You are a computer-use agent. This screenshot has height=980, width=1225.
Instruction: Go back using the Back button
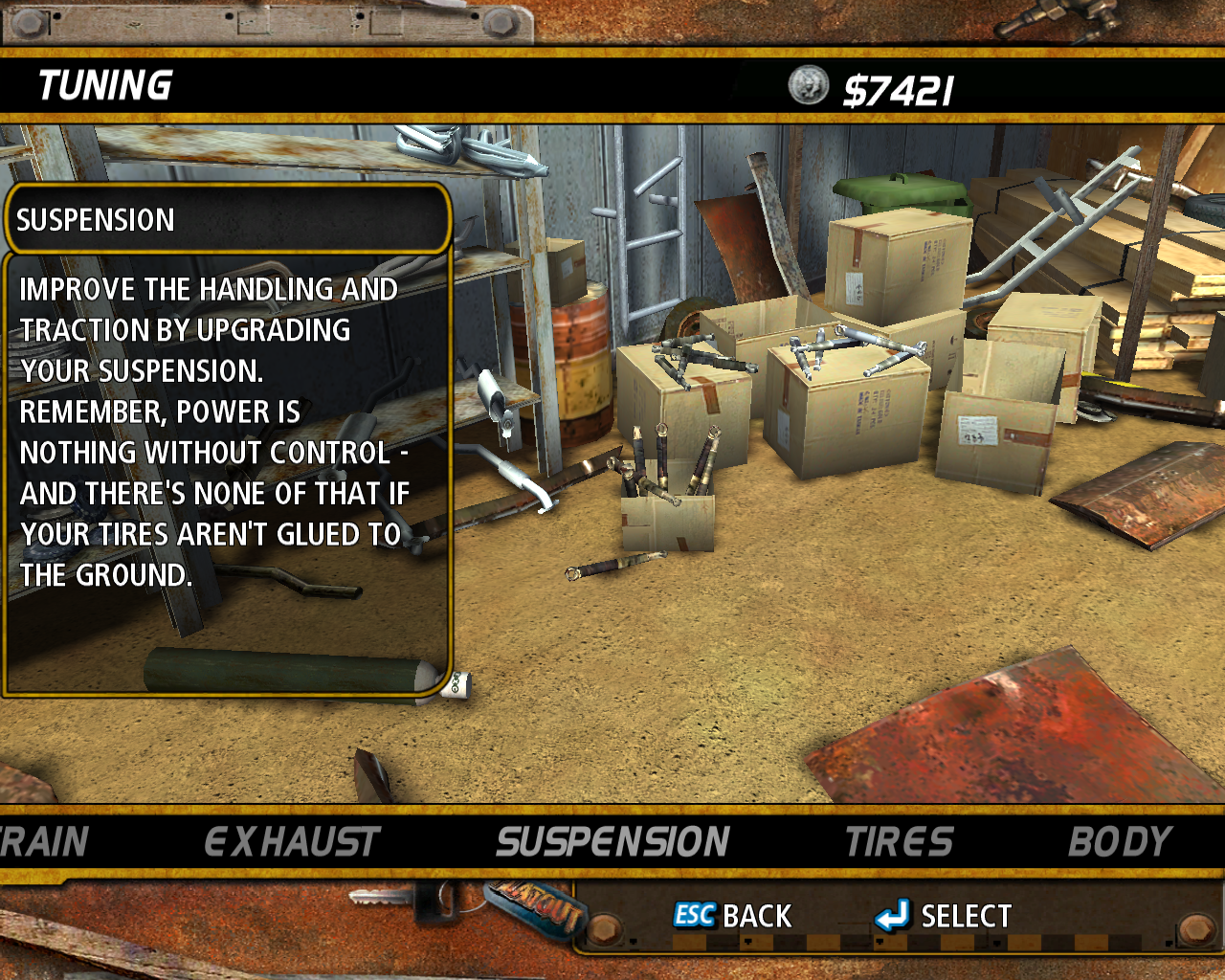point(733,916)
